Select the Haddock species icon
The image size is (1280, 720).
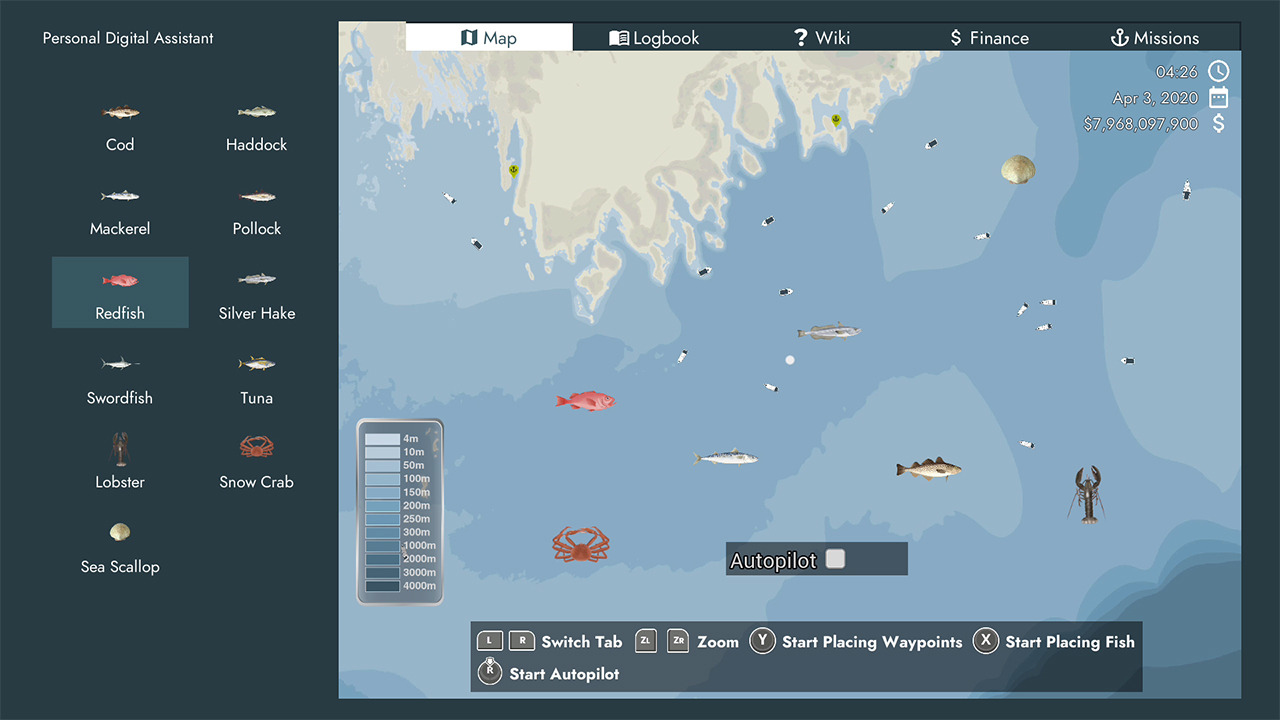click(256, 112)
